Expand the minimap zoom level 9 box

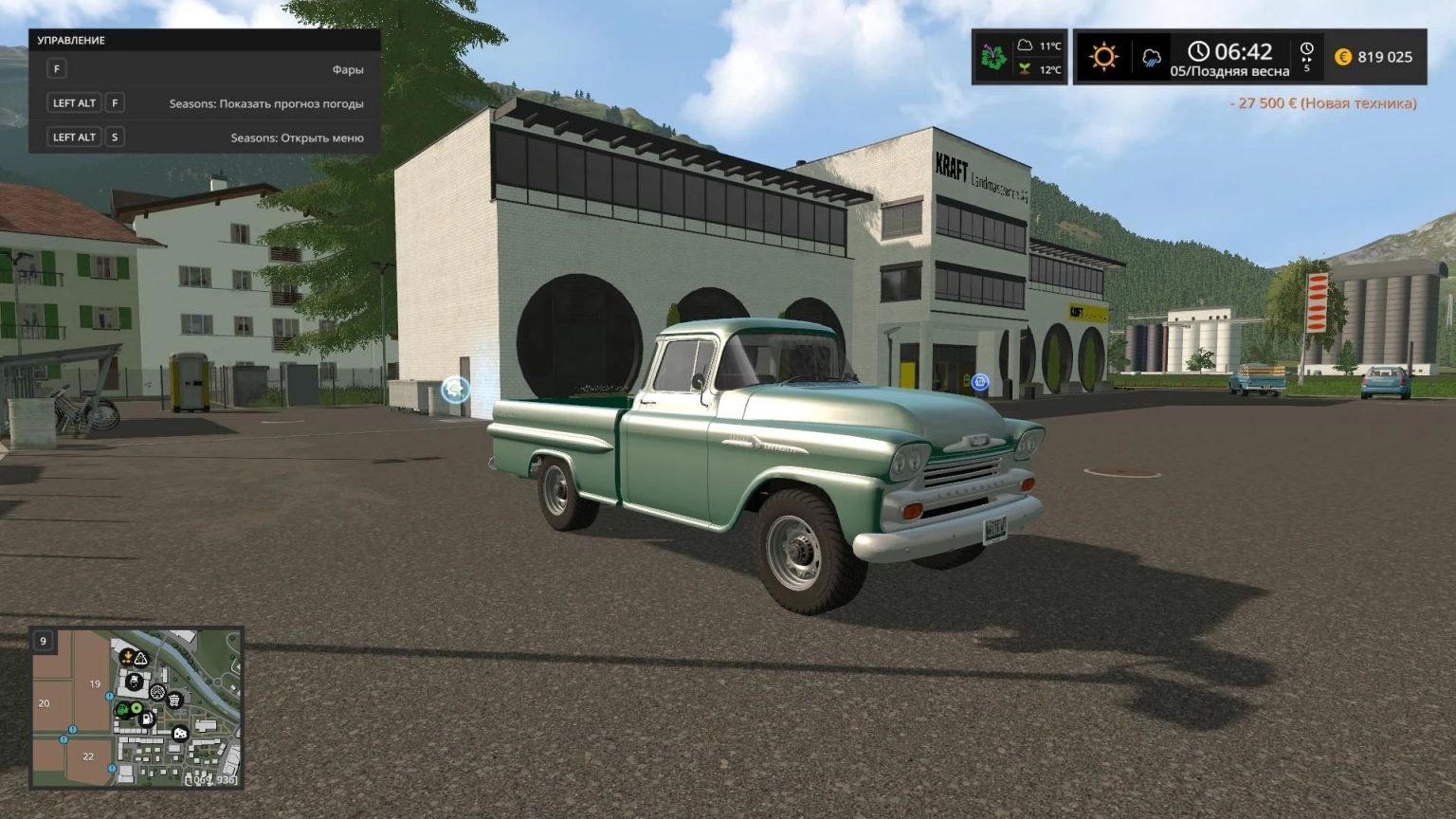pos(42,641)
